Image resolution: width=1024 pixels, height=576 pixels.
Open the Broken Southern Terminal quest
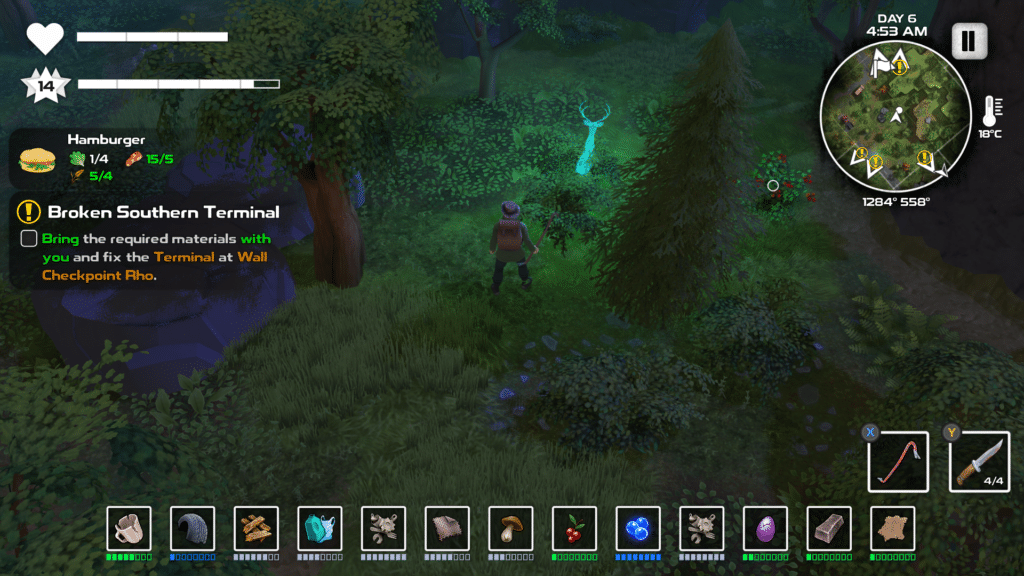click(x=163, y=212)
